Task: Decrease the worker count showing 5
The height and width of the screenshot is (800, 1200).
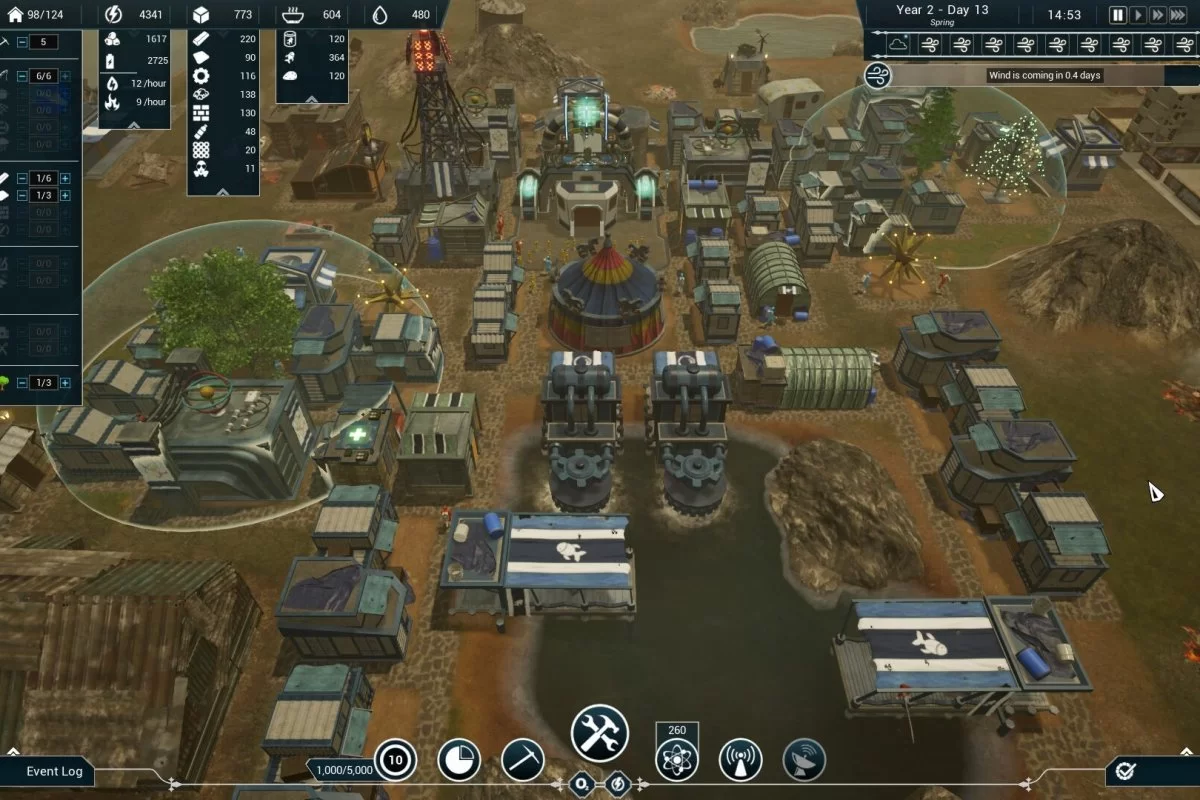Action: click(23, 42)
